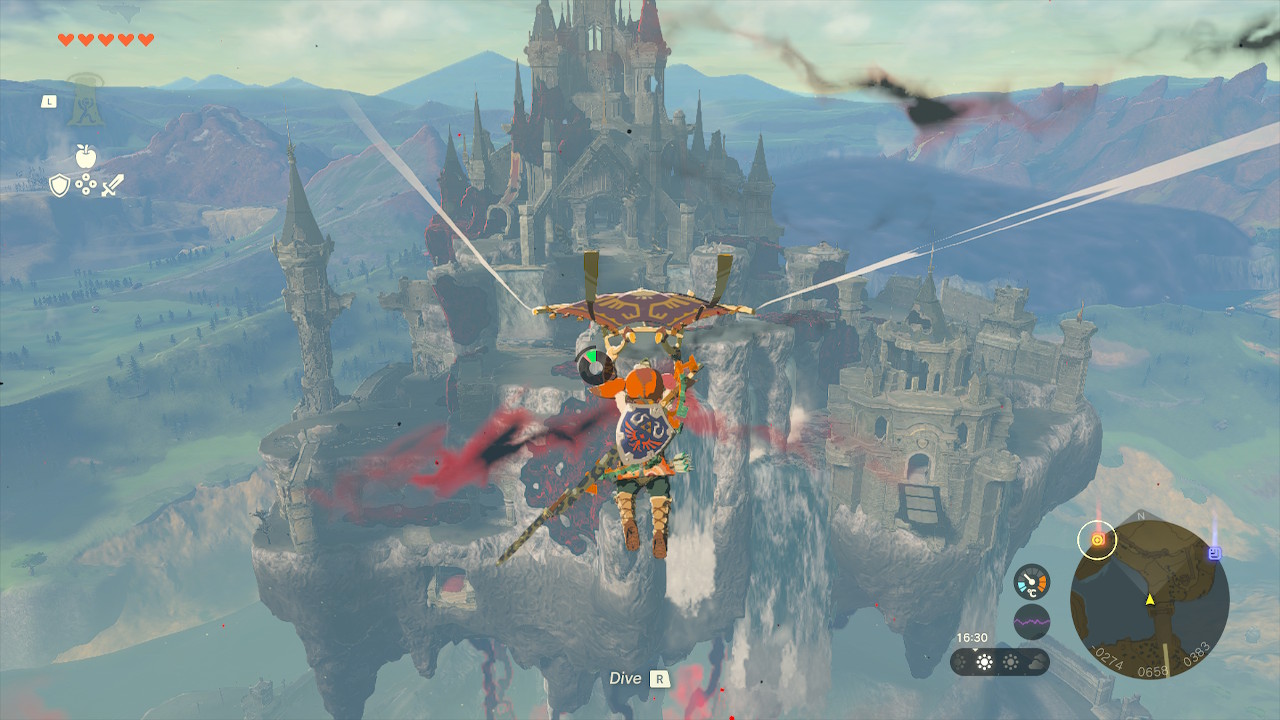The width and height of the screenshot is (1280, 720).
Task: Click the current sunny weather forecast icon
Action: pyautogui.click(x=985, y=662)
